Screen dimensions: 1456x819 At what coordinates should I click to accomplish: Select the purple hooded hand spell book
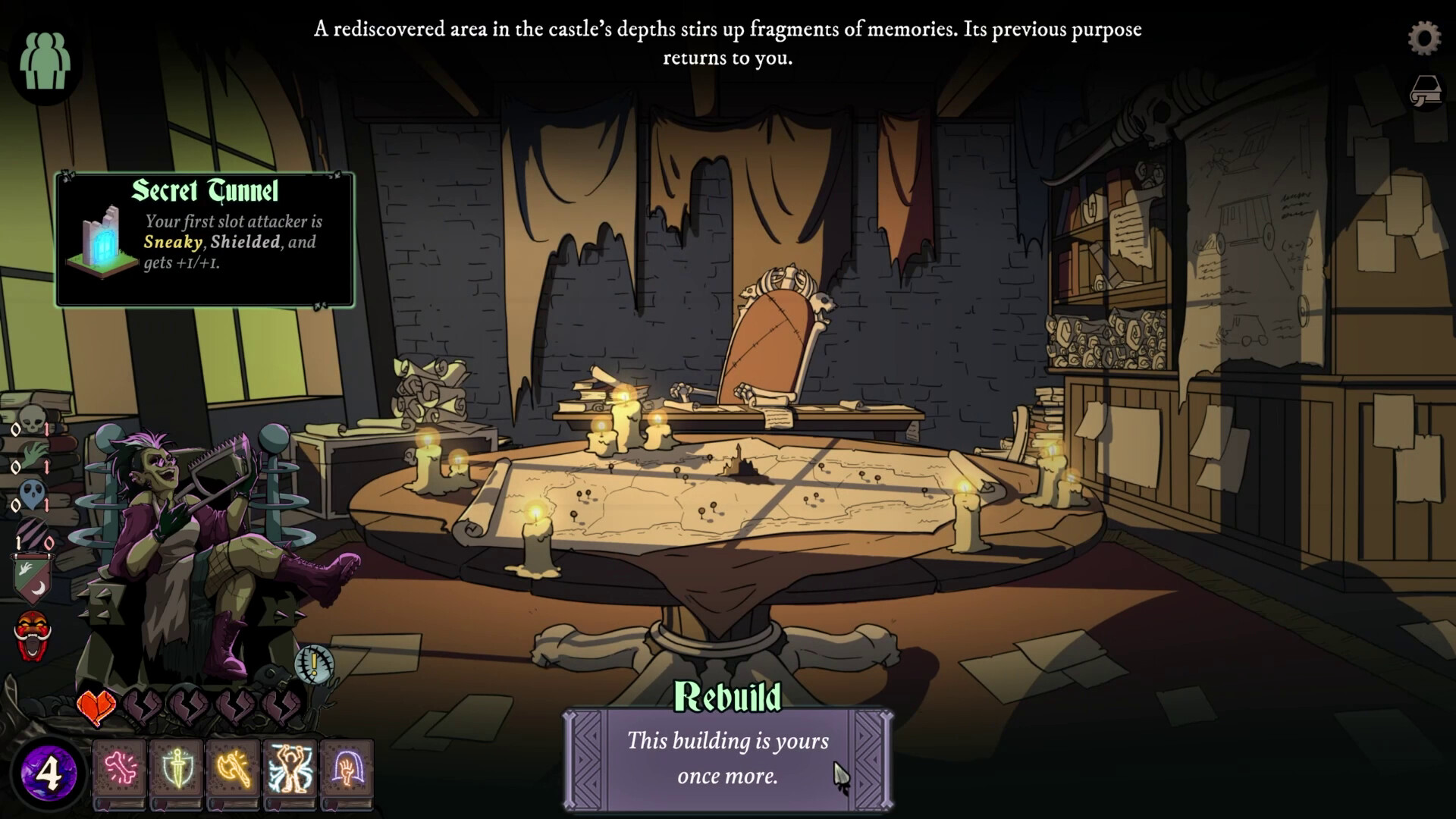(348, 770)
